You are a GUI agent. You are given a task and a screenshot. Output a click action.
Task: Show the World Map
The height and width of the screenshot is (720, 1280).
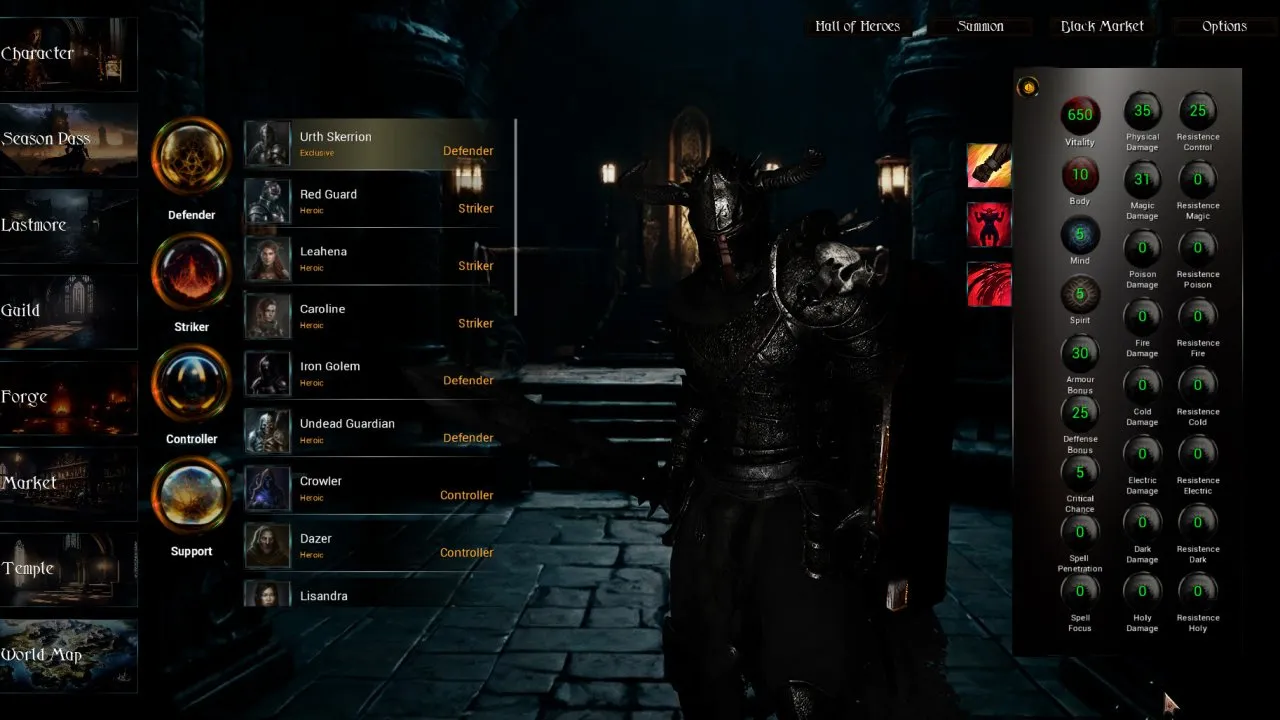click(68, 656)
